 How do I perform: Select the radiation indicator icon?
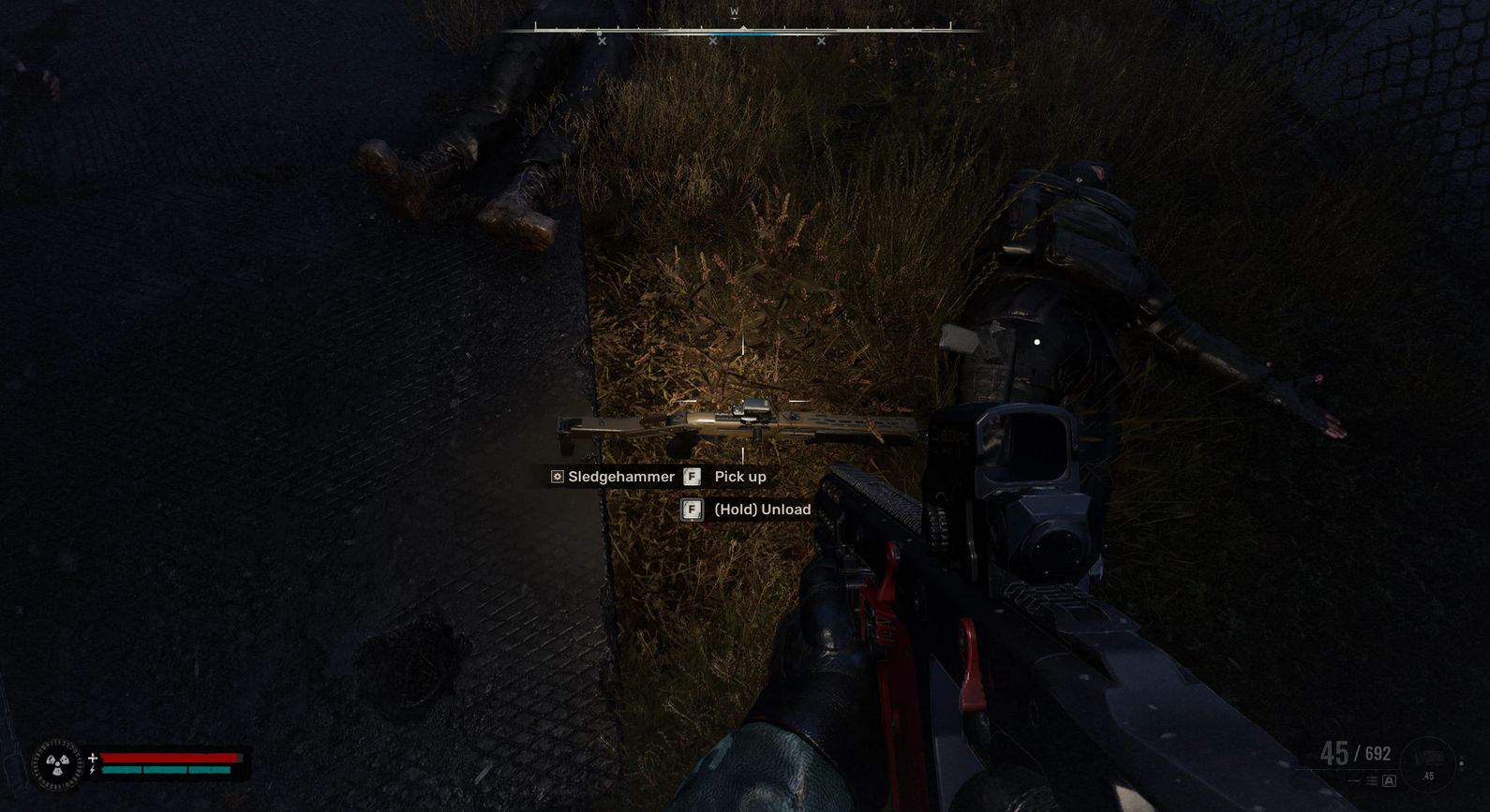tap(57, 765)
